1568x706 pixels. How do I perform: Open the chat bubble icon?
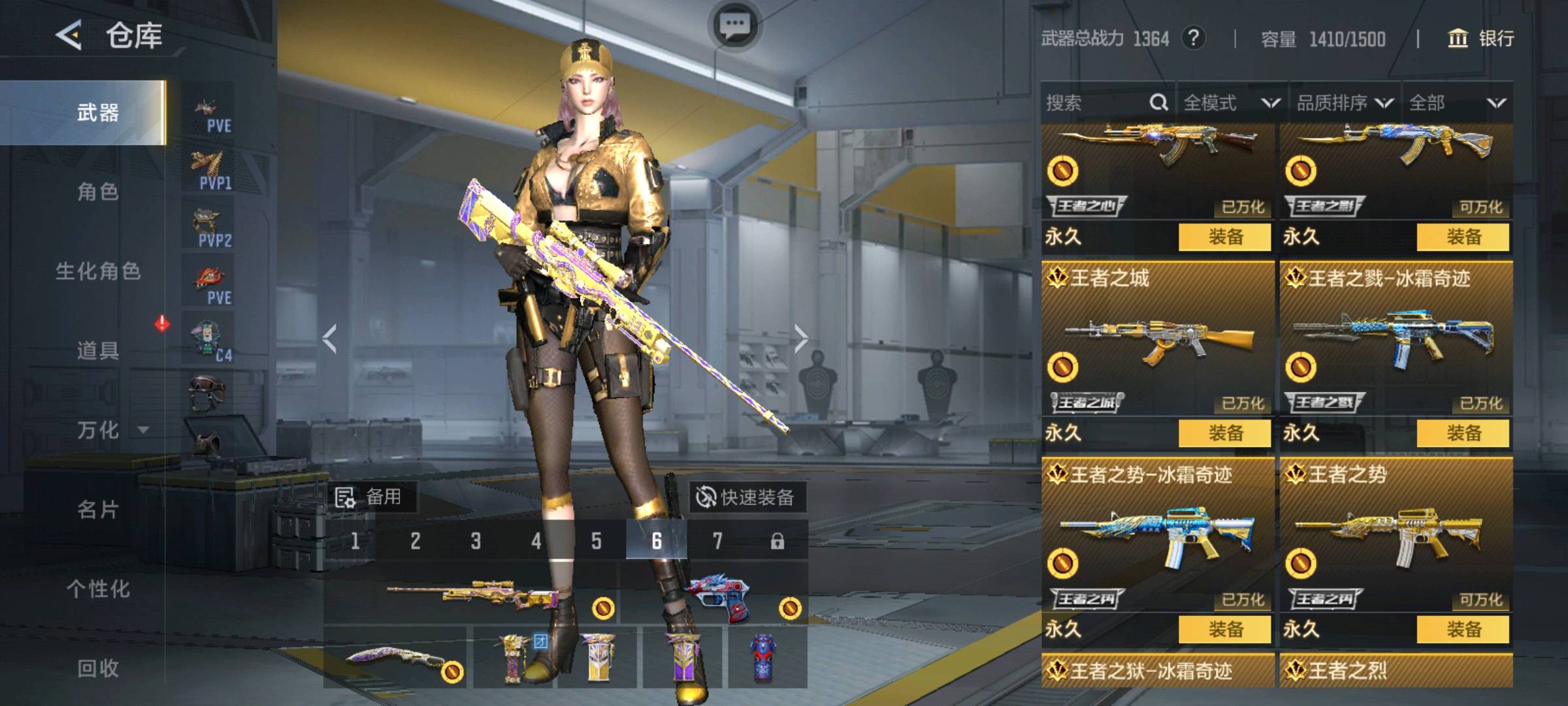734,25
